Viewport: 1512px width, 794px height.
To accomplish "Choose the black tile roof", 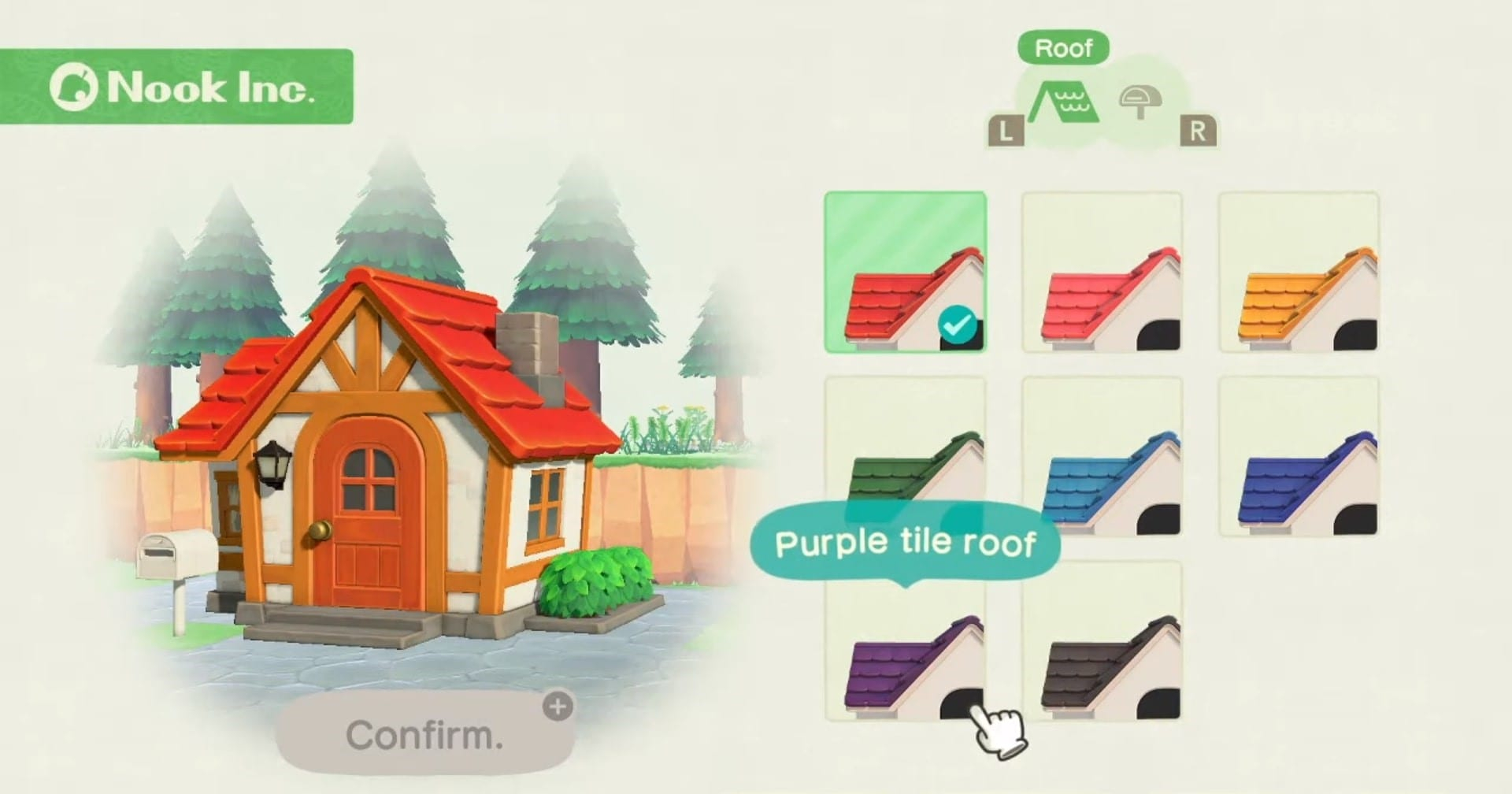I will [1102, 641].
